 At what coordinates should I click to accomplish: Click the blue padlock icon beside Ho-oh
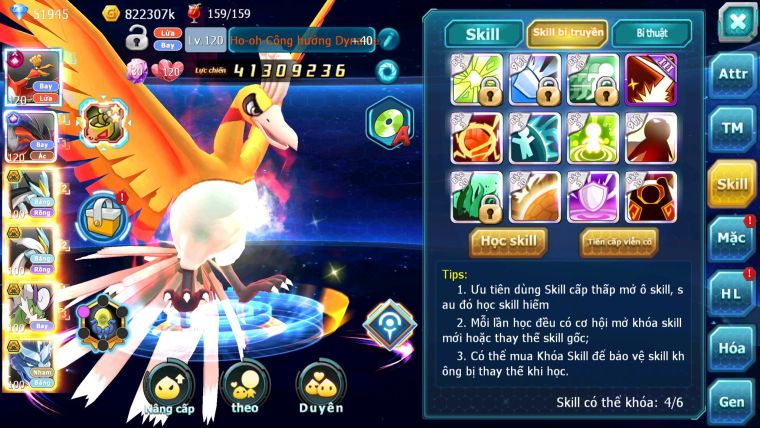click(x=101, y=215)
